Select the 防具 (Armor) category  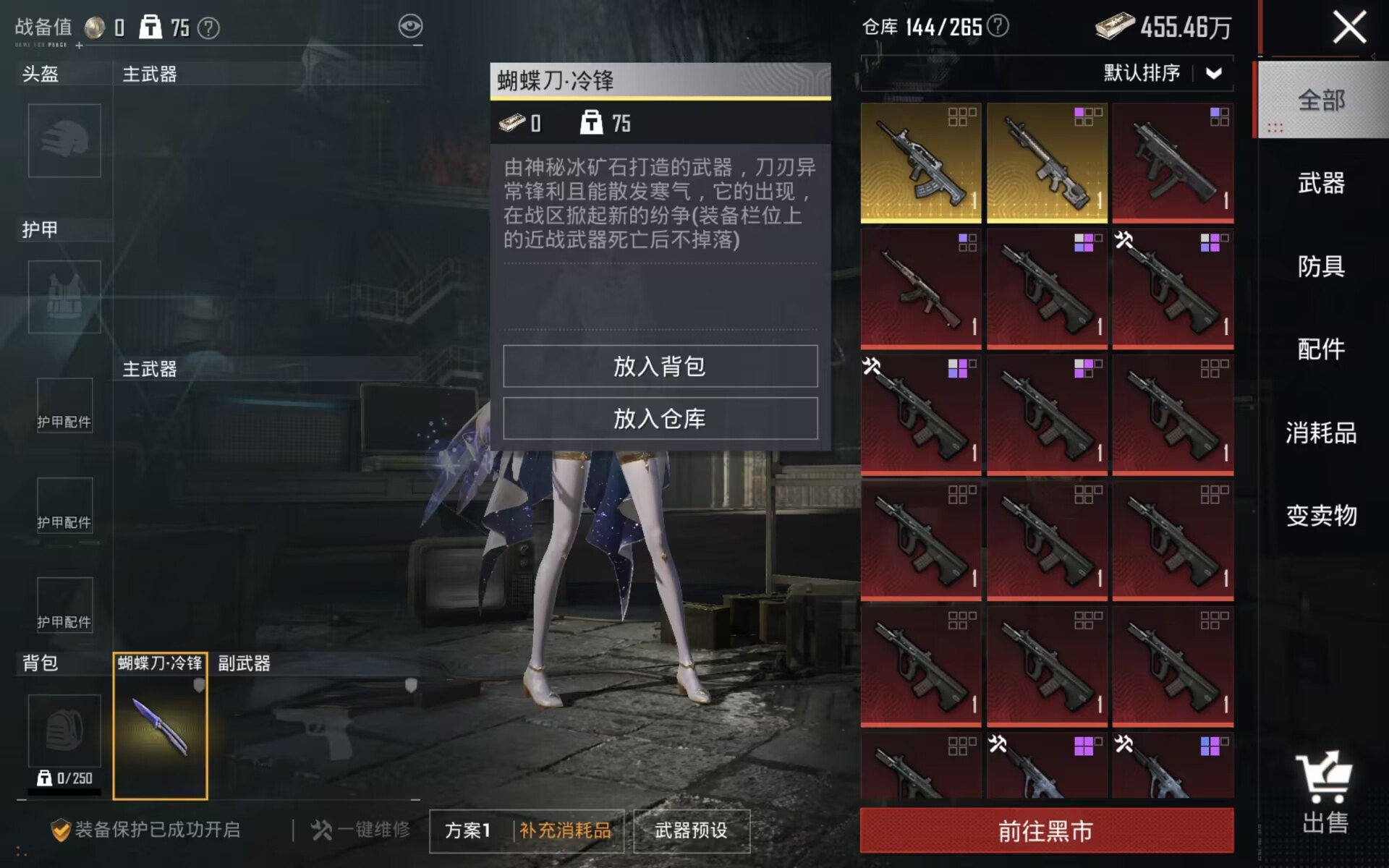(x=1321, y=266)
